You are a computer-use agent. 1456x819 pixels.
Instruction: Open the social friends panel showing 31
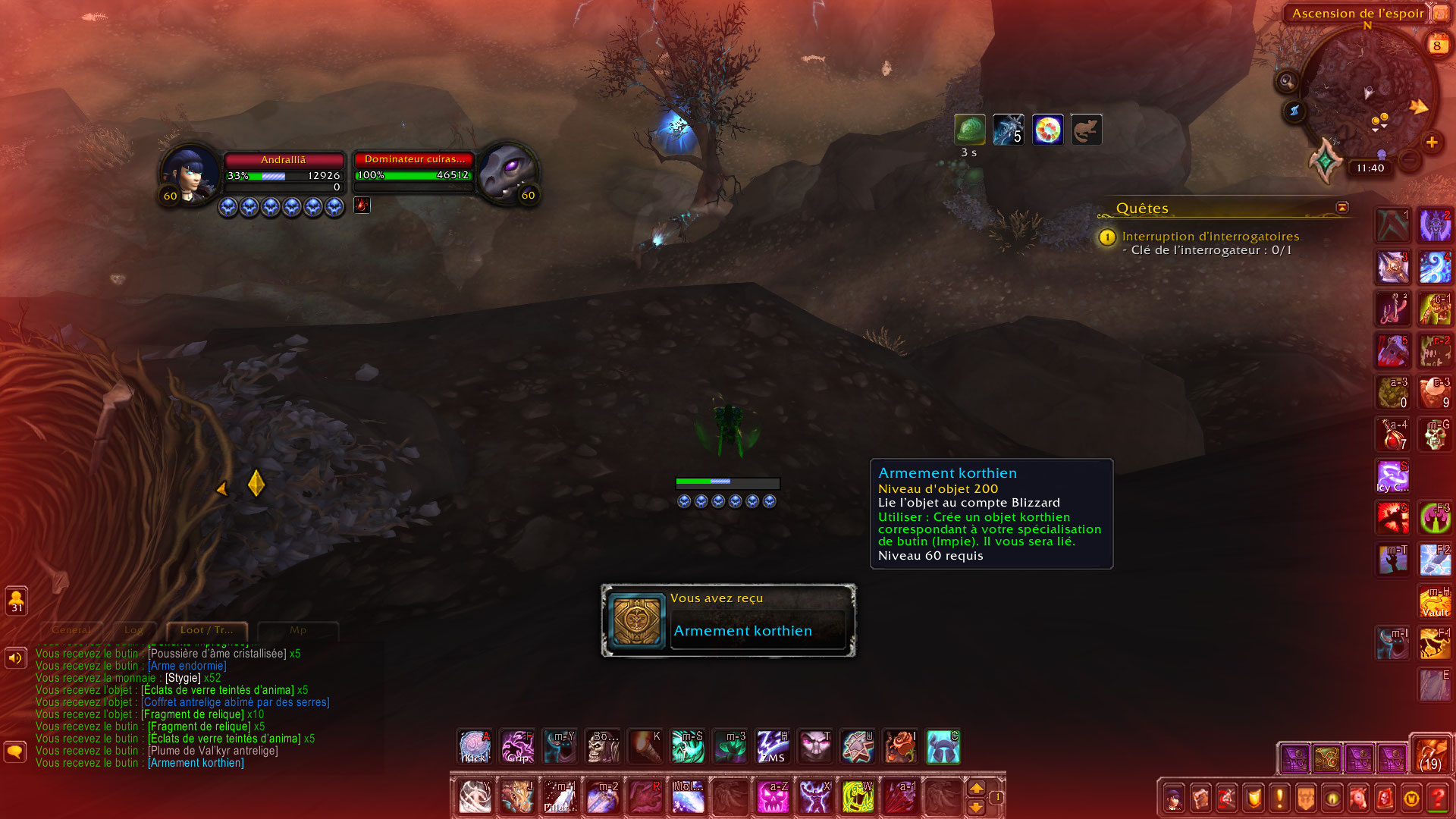pos(15,601)
